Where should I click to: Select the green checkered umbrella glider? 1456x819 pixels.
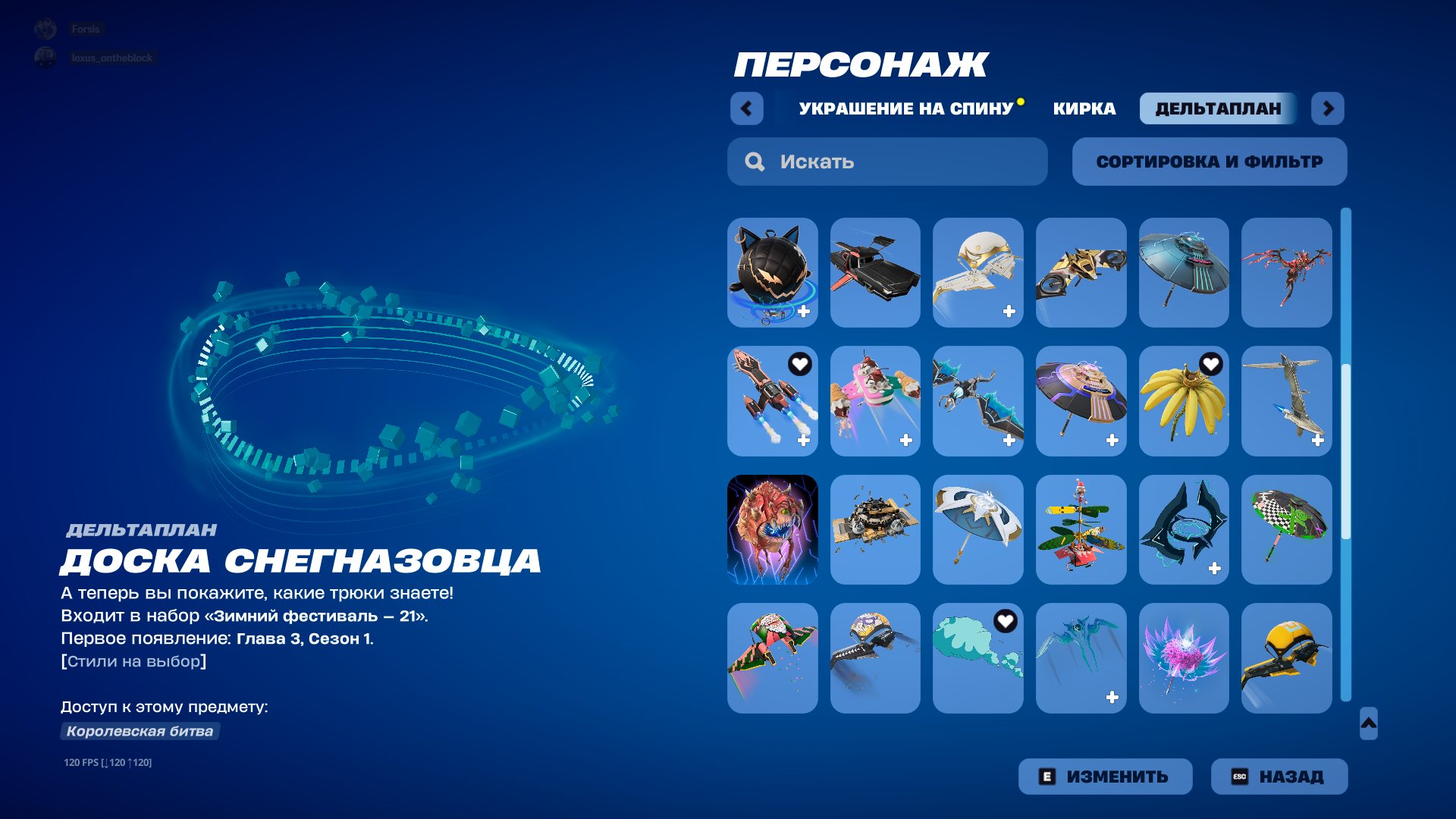(x=1287, y=530)
